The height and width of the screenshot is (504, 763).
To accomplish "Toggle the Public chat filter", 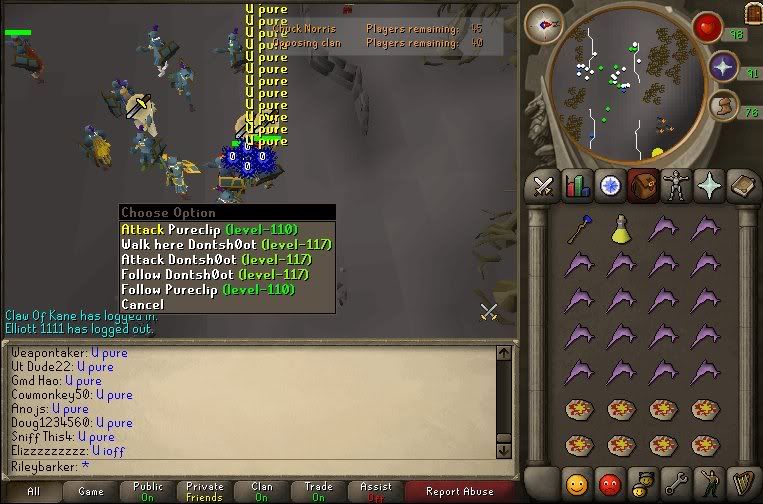I will point(147,491).
